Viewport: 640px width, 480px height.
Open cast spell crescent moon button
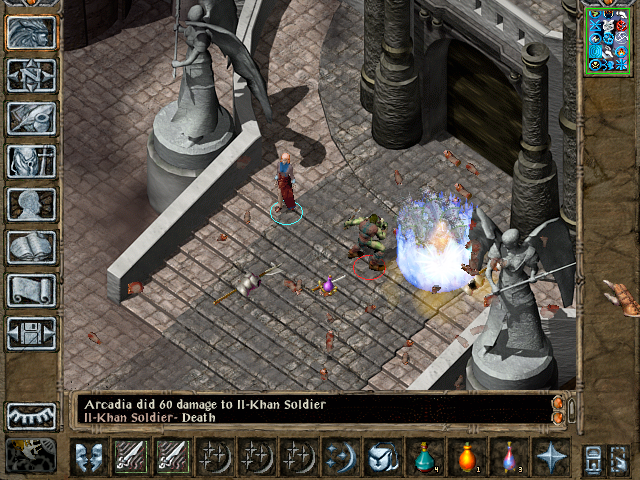pyautogui.click(x=341, y=457)
